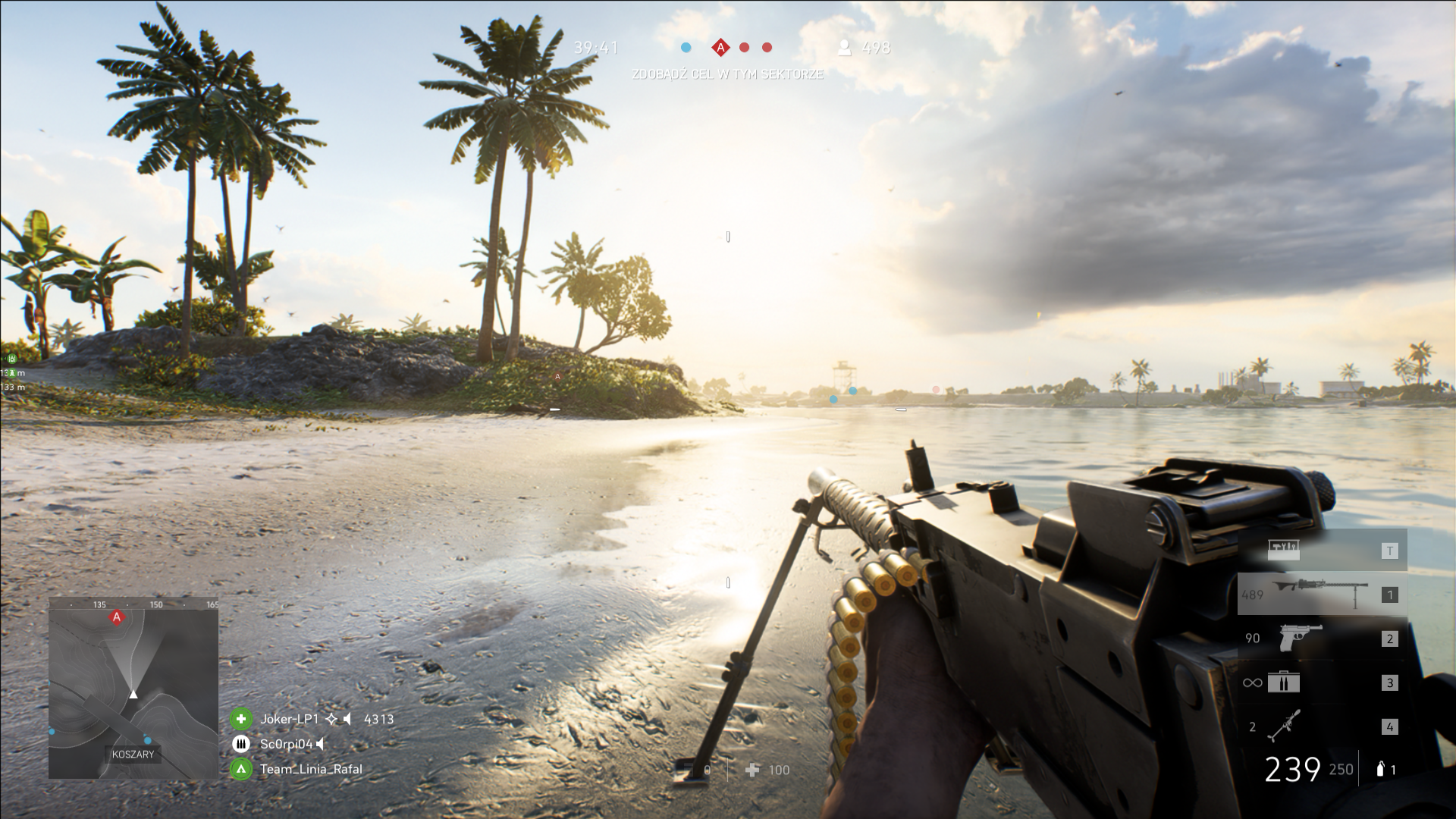Image resolution: width=1456 pixels, height=819 pixels.
Task: Choose the ammo crate gadget slot
Action: tap(1283, 682)
